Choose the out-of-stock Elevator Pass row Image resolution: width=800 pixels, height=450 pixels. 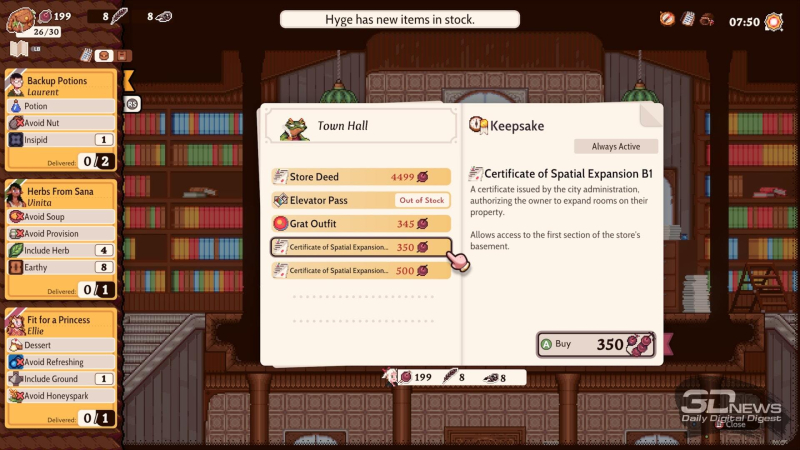[x=360, y=200]
